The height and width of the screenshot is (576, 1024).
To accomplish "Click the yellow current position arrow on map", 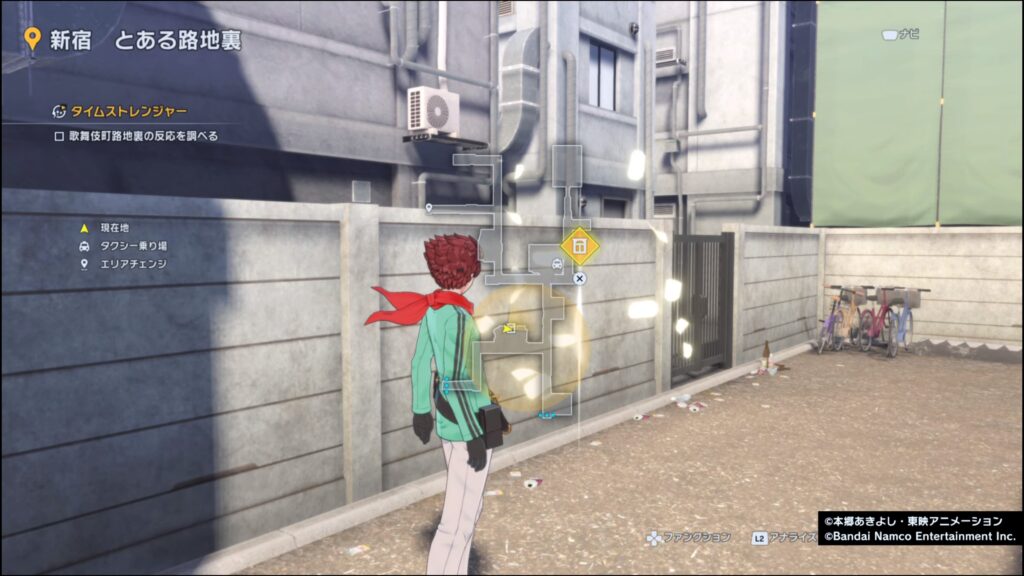I will click(x=509, y=328).
